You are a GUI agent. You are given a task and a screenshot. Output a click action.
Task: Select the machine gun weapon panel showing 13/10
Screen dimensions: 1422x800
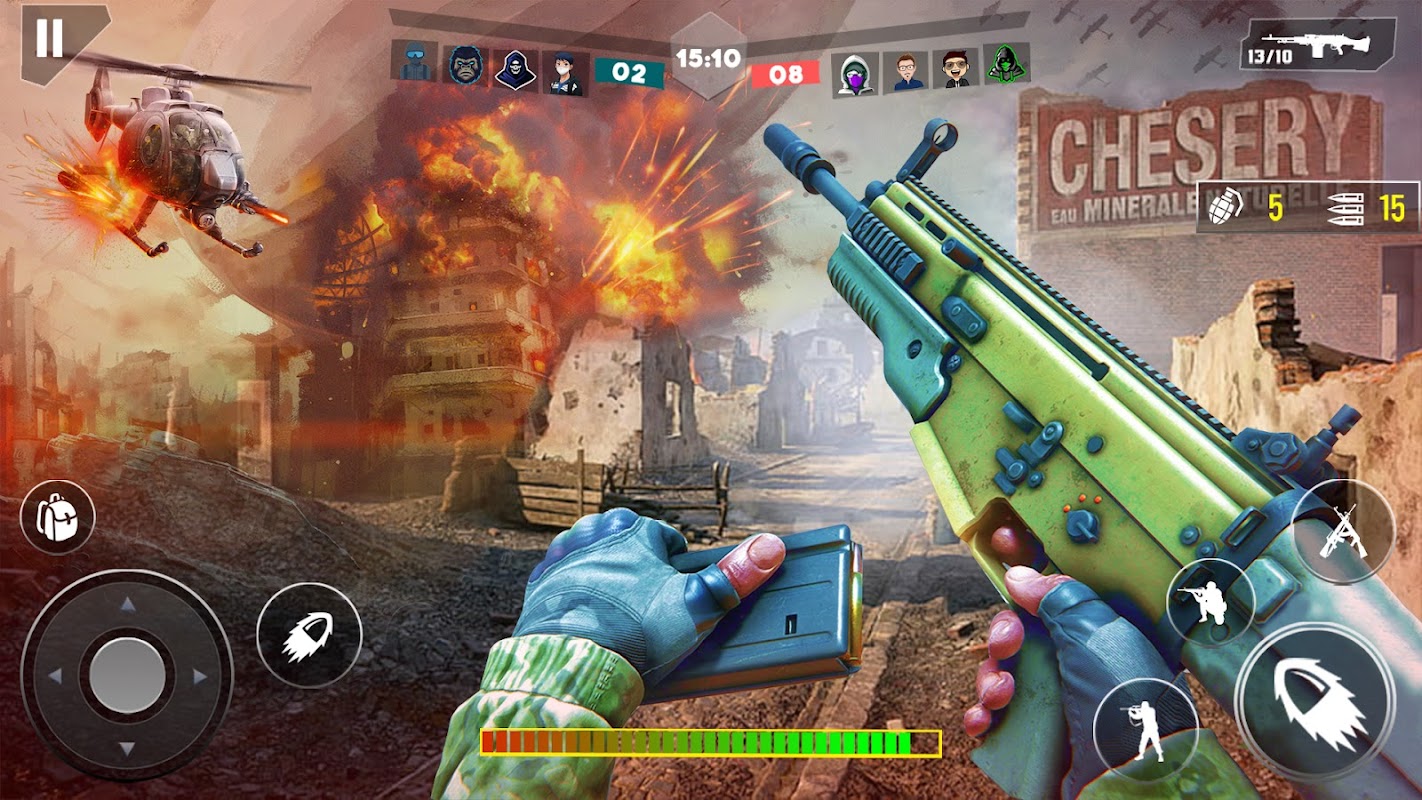pos(1316,44)
